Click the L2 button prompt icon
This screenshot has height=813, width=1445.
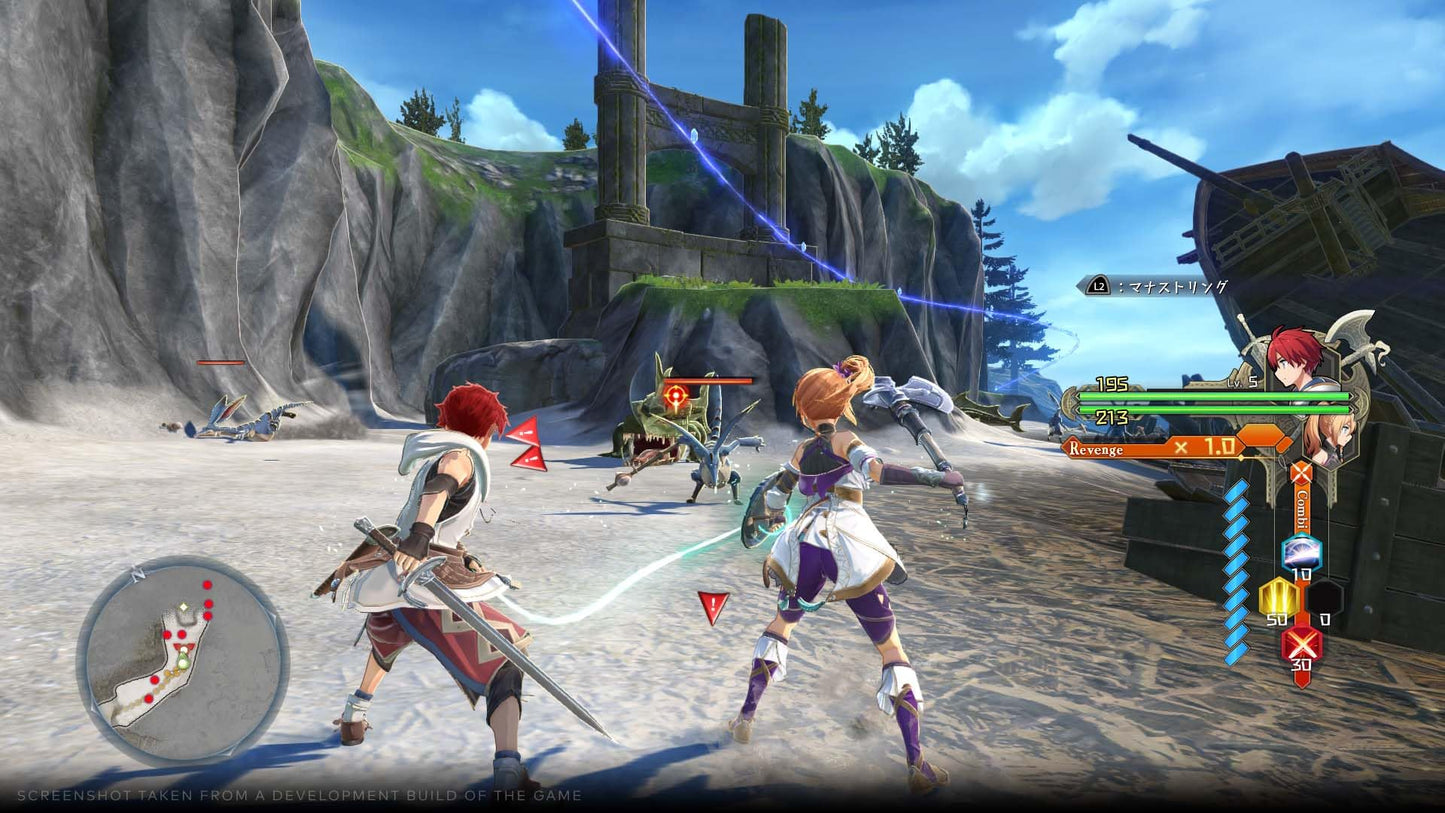[1097, 286]
